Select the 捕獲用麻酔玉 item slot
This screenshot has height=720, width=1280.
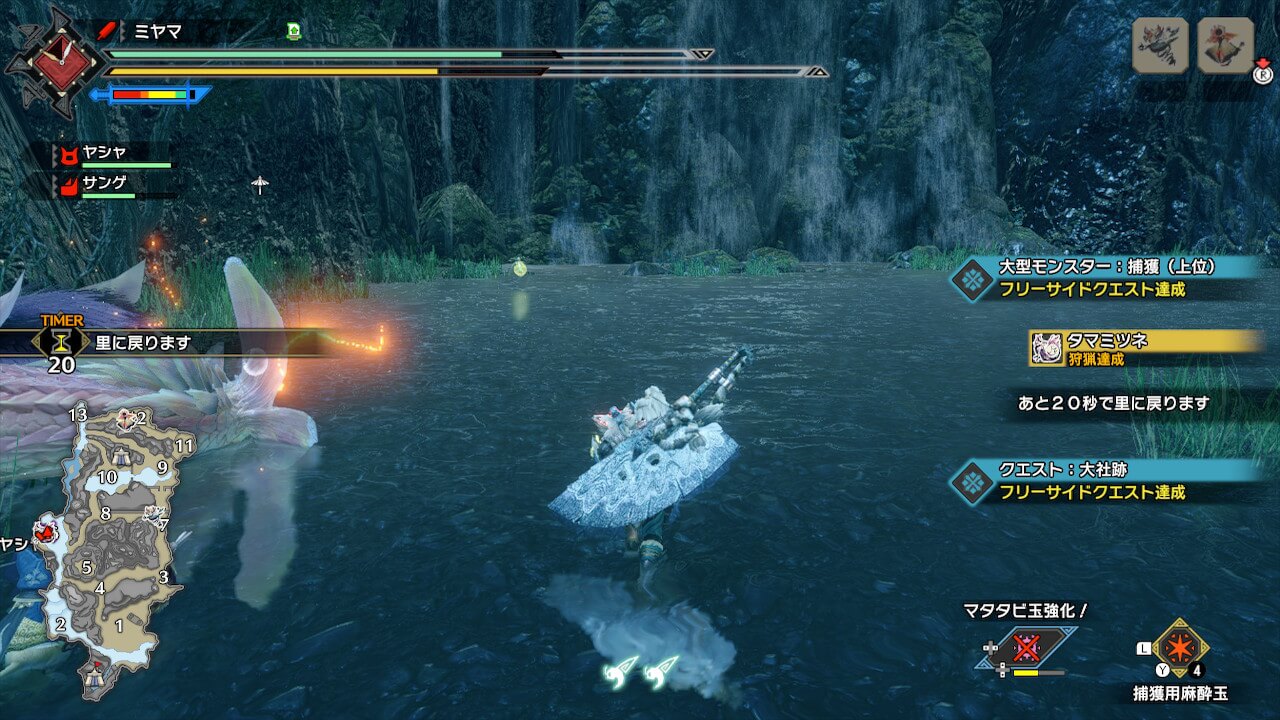pos(1180,648)
